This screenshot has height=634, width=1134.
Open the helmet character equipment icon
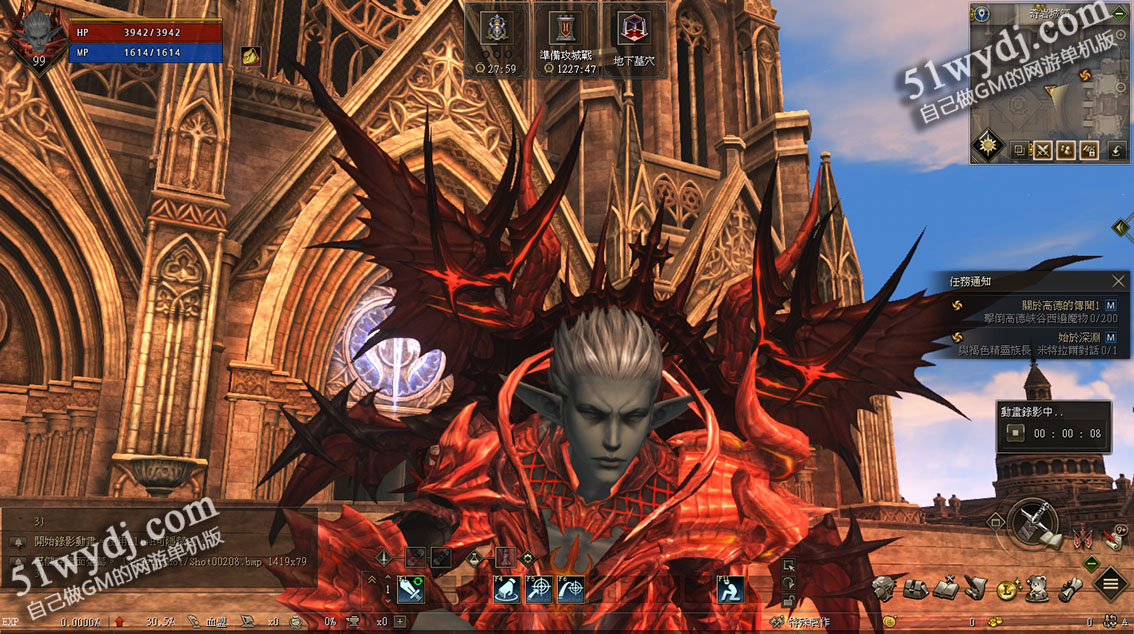click(x=883, y=587)
